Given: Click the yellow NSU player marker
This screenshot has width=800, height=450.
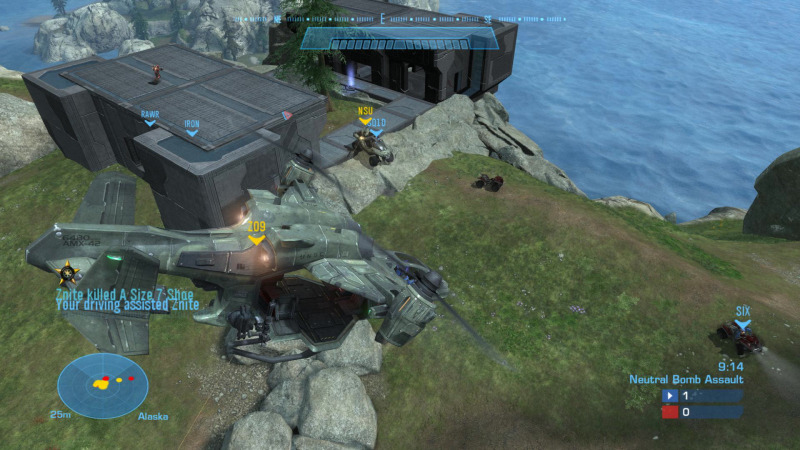Looking at the screenshot, I should (364, 116).
